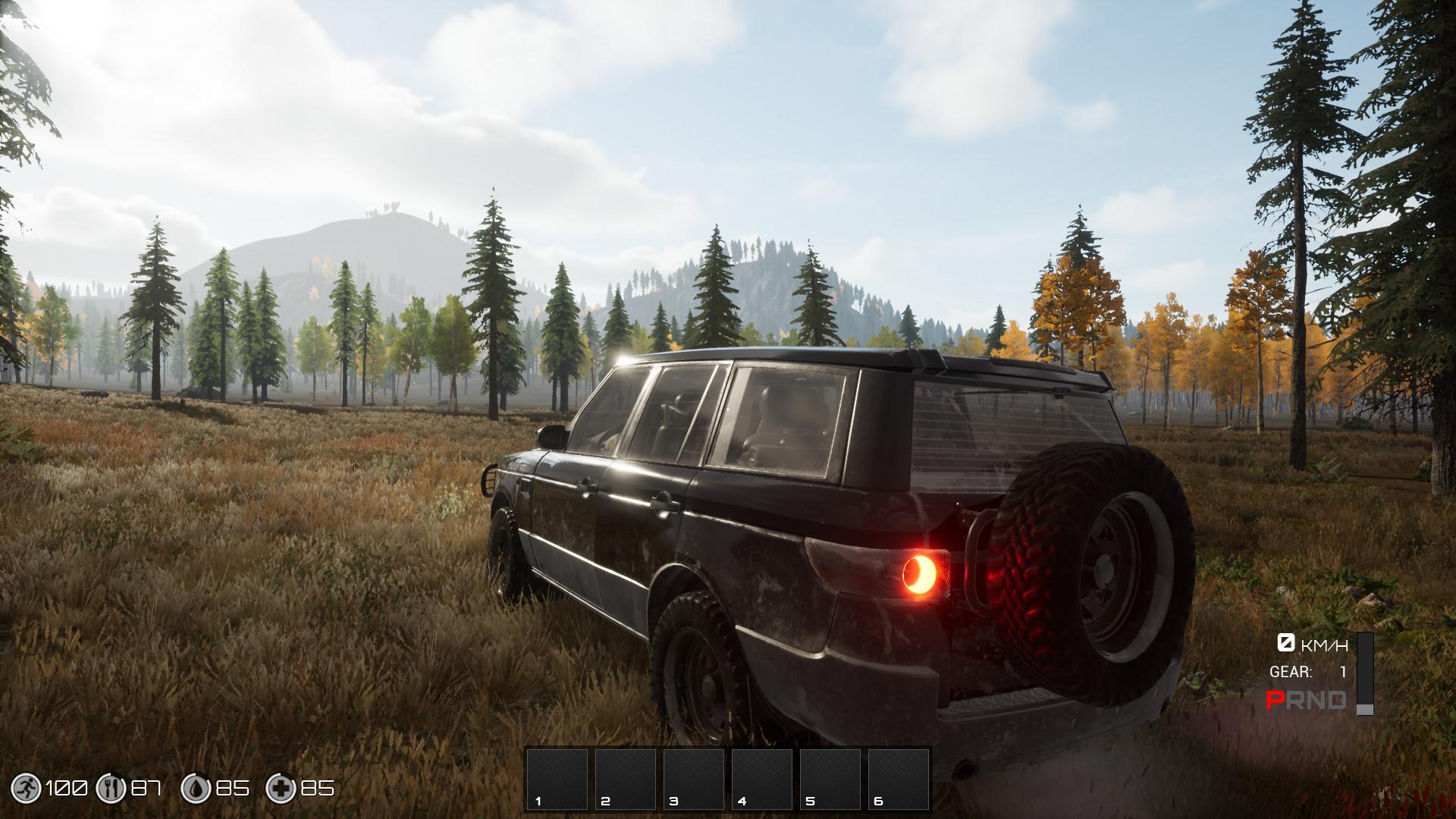Pick hotbar slot number 4
This screenshot has width=1456, height=819.
coord(761,779)
